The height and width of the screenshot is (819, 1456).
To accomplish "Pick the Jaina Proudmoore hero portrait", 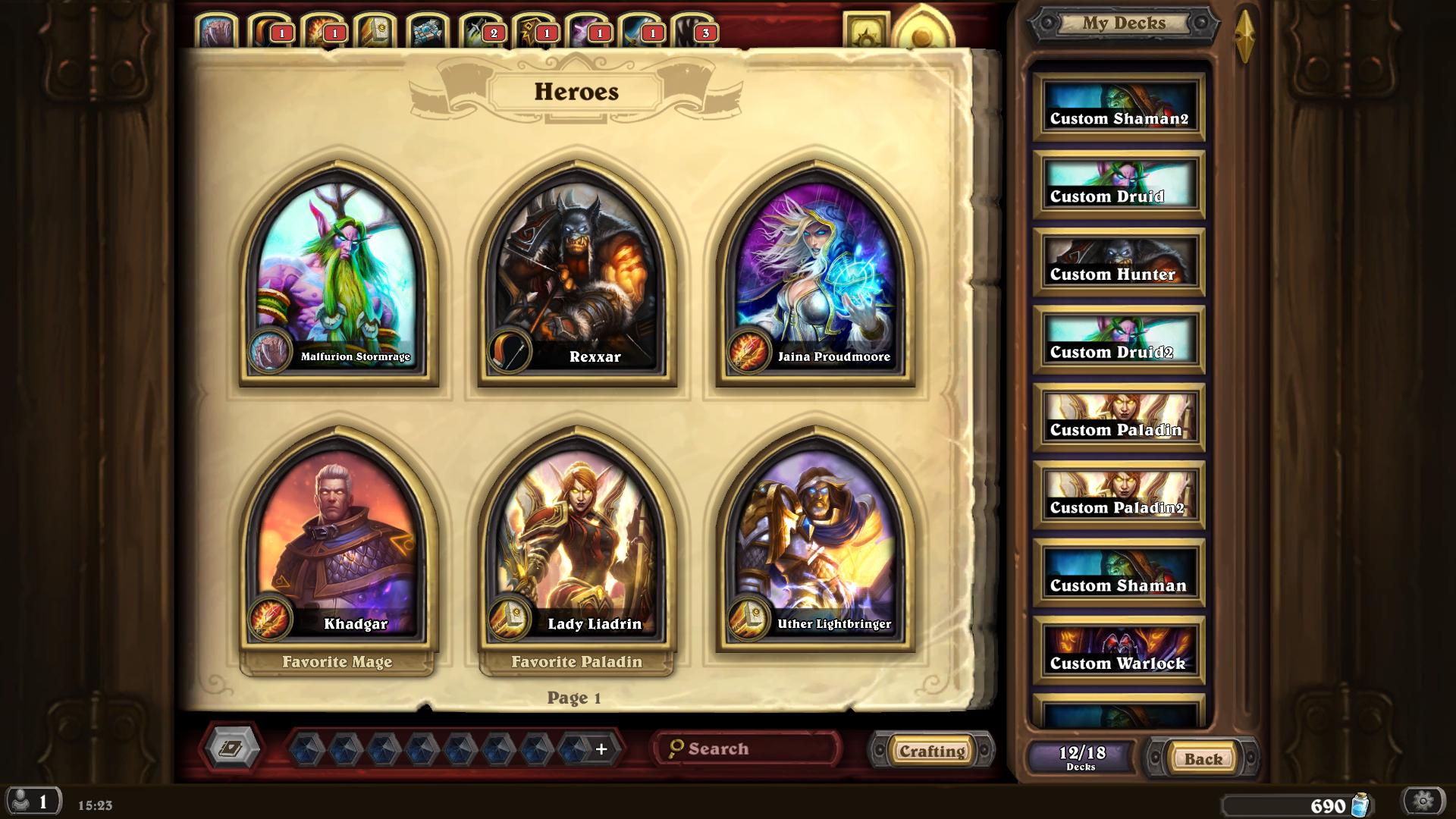I will click(x=815, y=273).
